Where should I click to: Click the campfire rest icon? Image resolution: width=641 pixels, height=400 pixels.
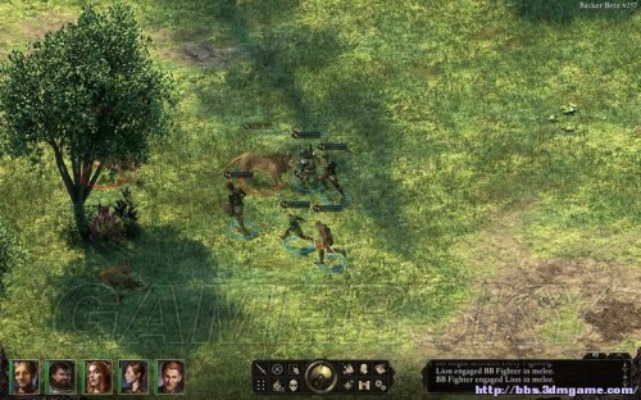point(277,385)
